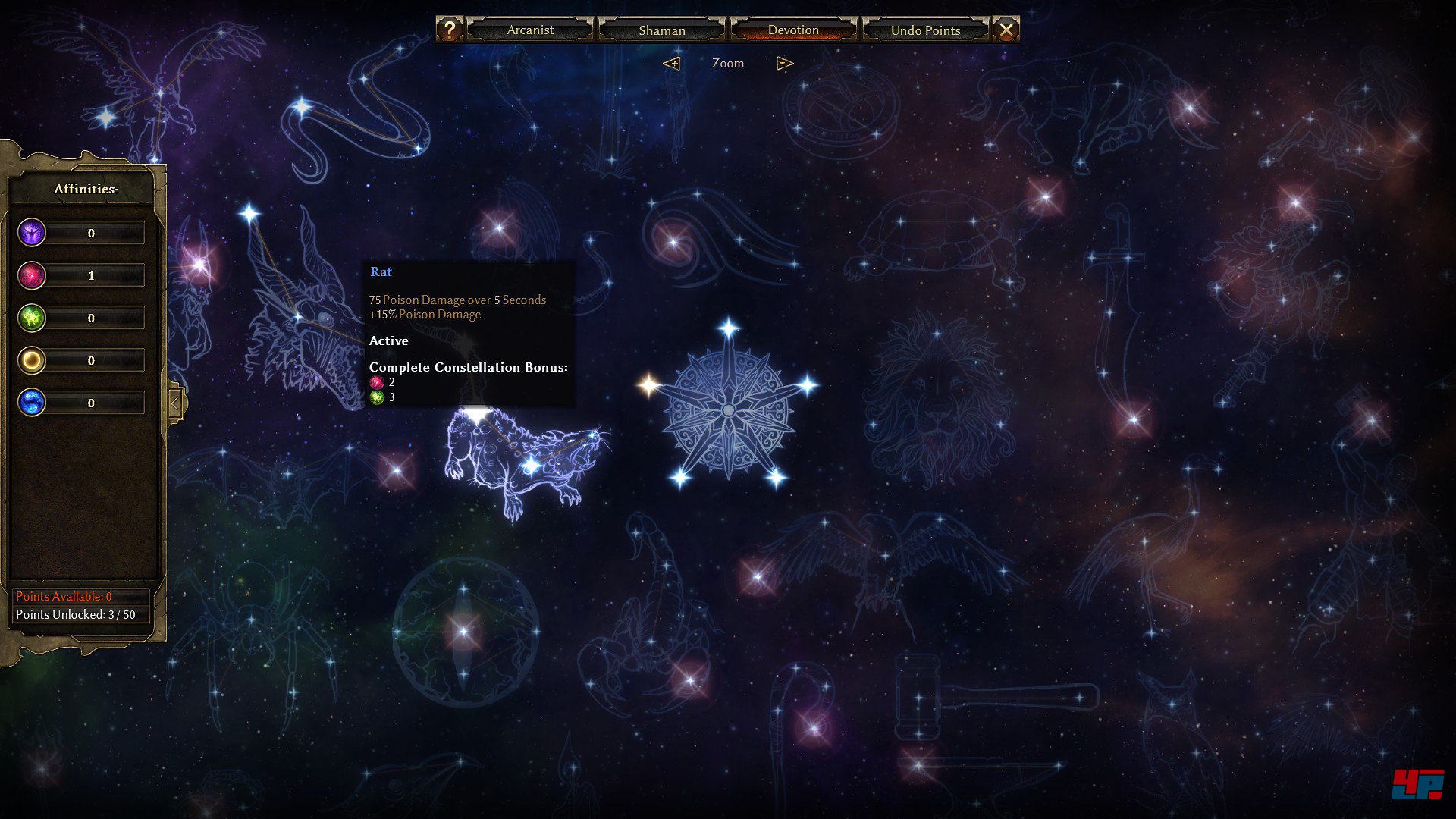Select the purple Ascendant affinity icon

click(32, 233)
